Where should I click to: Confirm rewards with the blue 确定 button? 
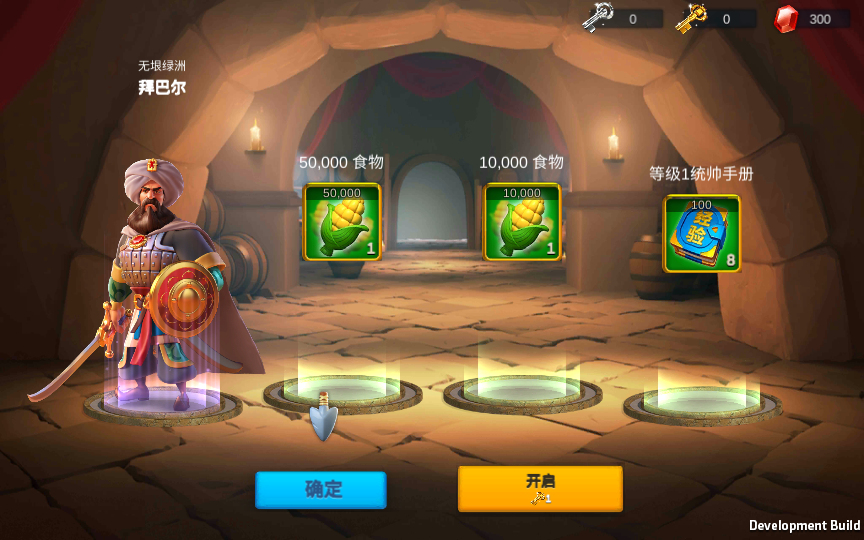point(320,489)
